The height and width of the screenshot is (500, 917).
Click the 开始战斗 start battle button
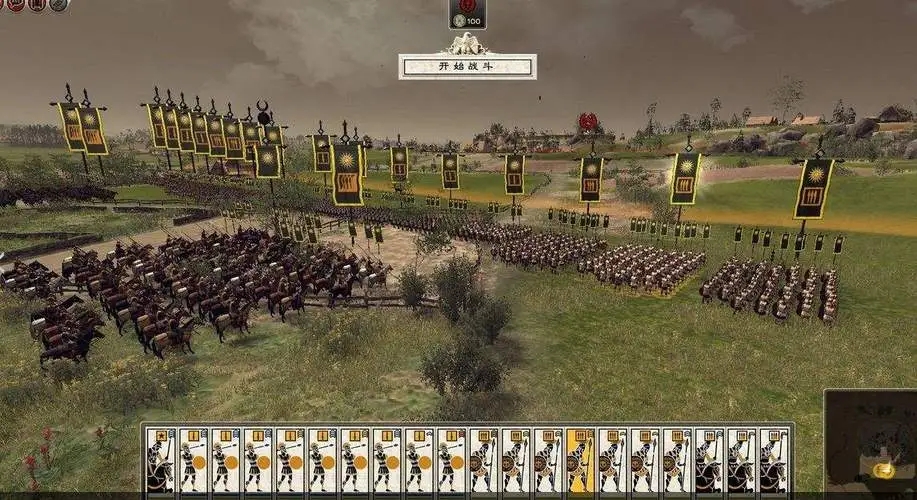click(x=467, y=67)
